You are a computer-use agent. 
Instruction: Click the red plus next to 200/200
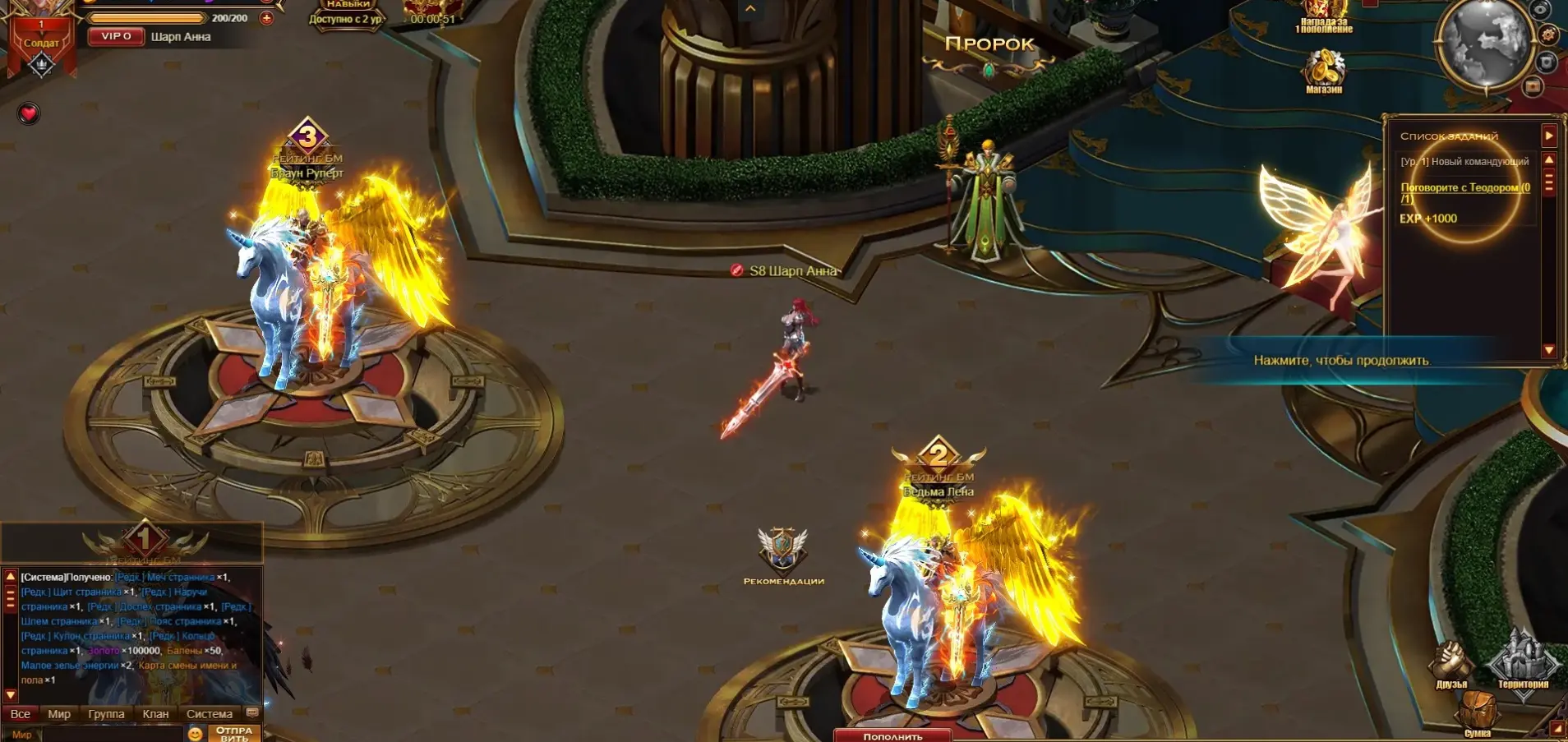click(266, 18)
